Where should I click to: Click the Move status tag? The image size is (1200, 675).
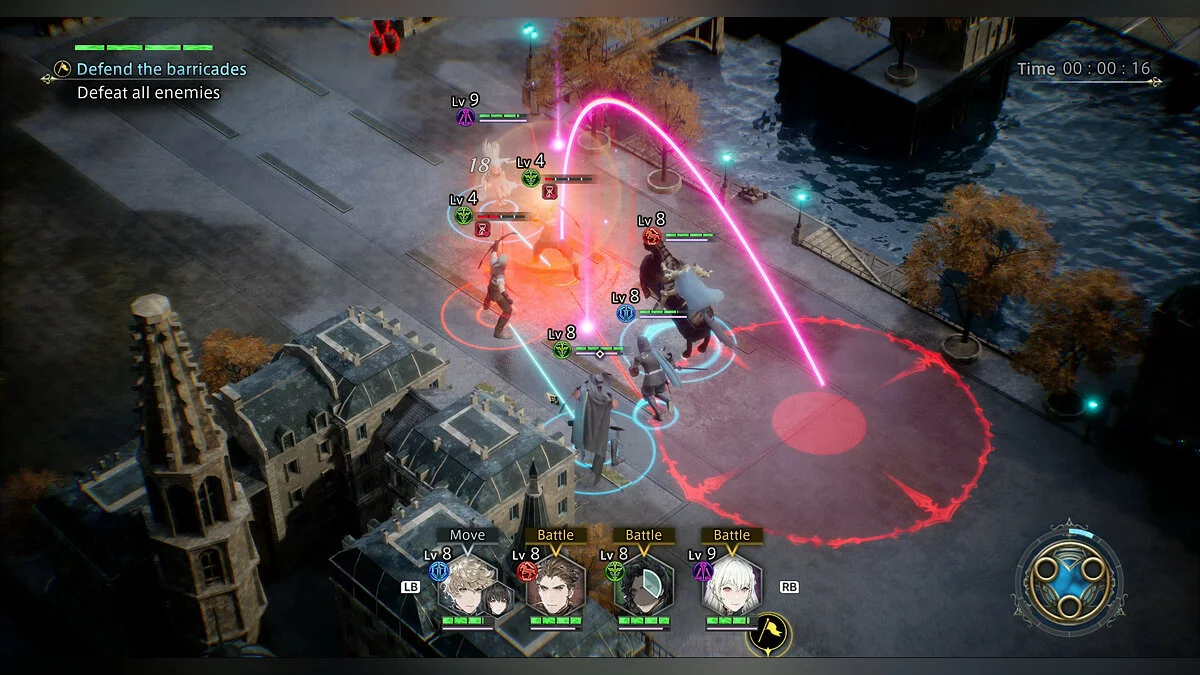(x=467, y=535)
